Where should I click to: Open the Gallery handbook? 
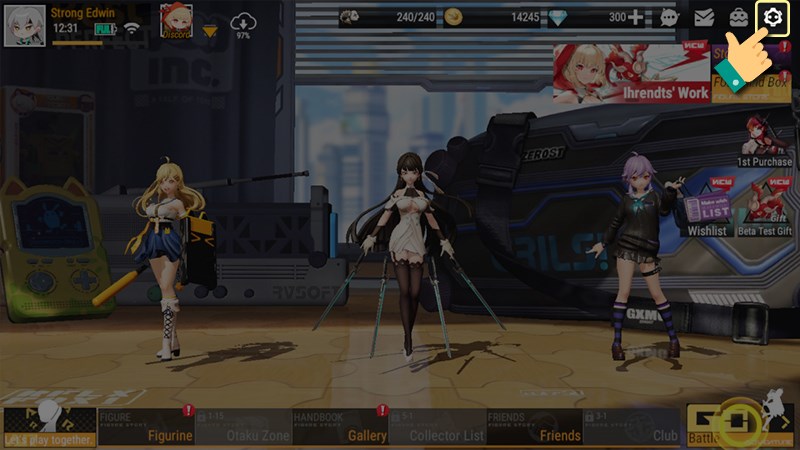[340, 427]
